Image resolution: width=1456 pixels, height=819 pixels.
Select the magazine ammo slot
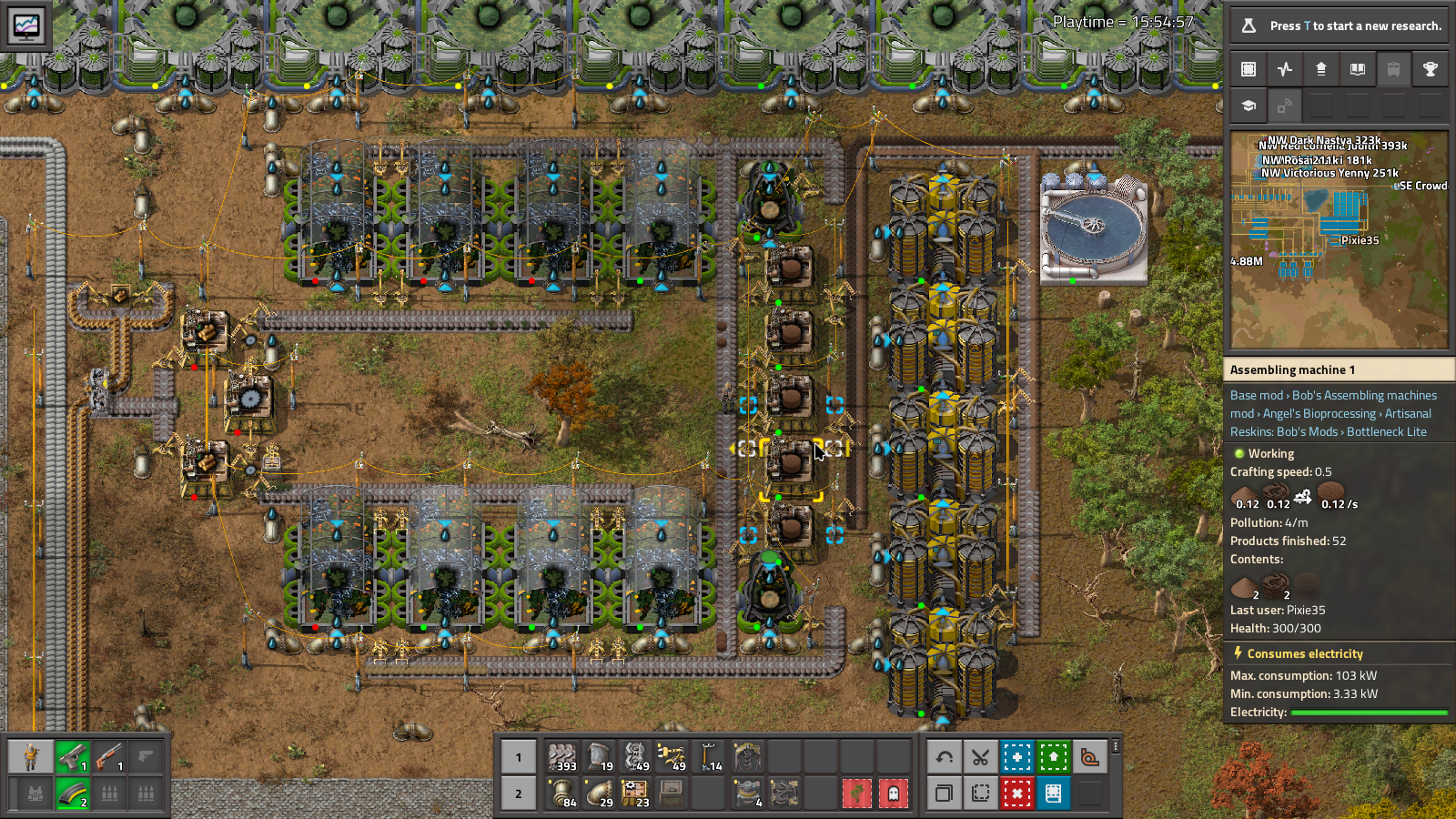73,794
